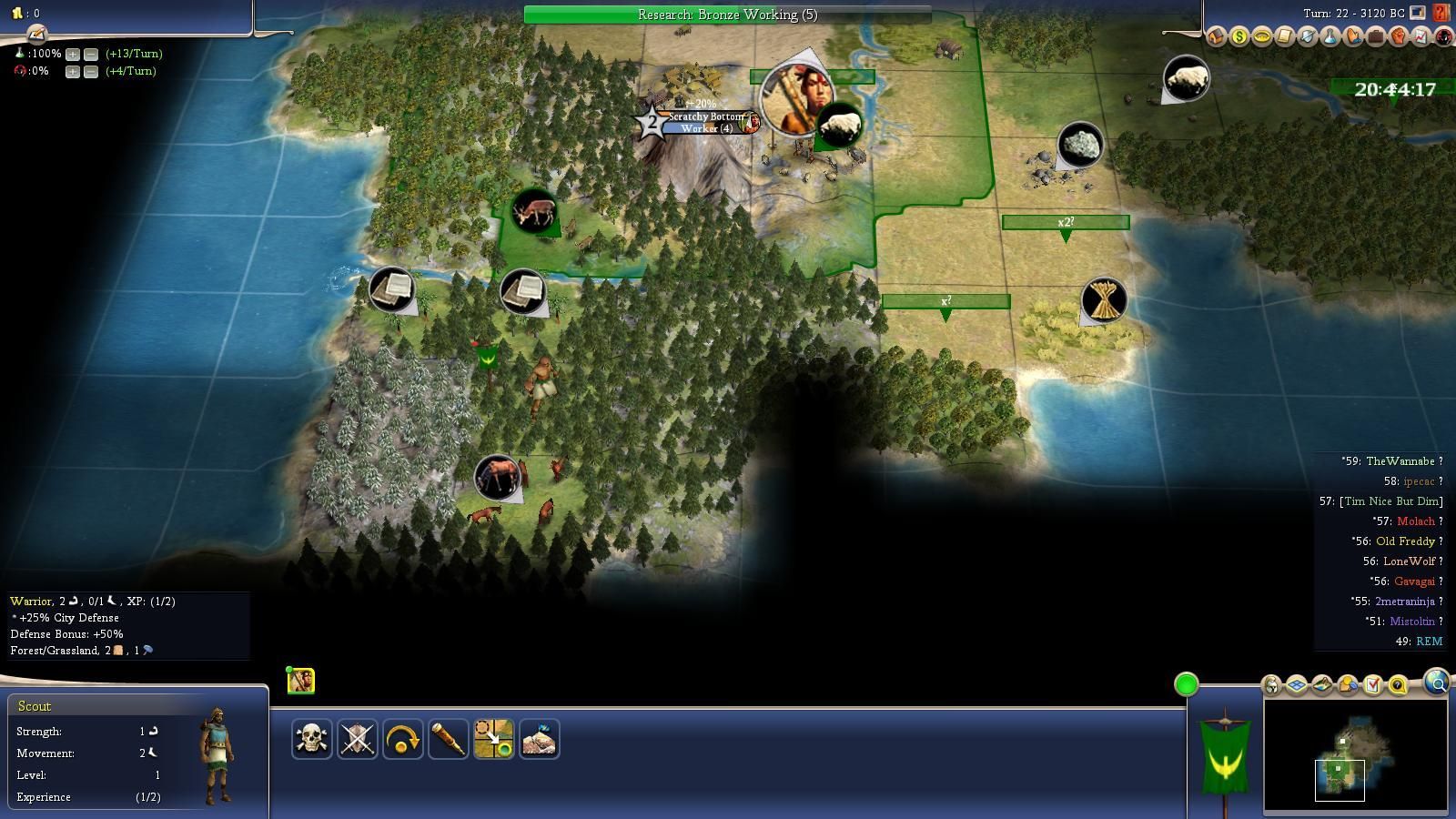Open the Domestic Advisor house icon
The height and width of the screenshot is (819, 1456).
coord(1217,36)
